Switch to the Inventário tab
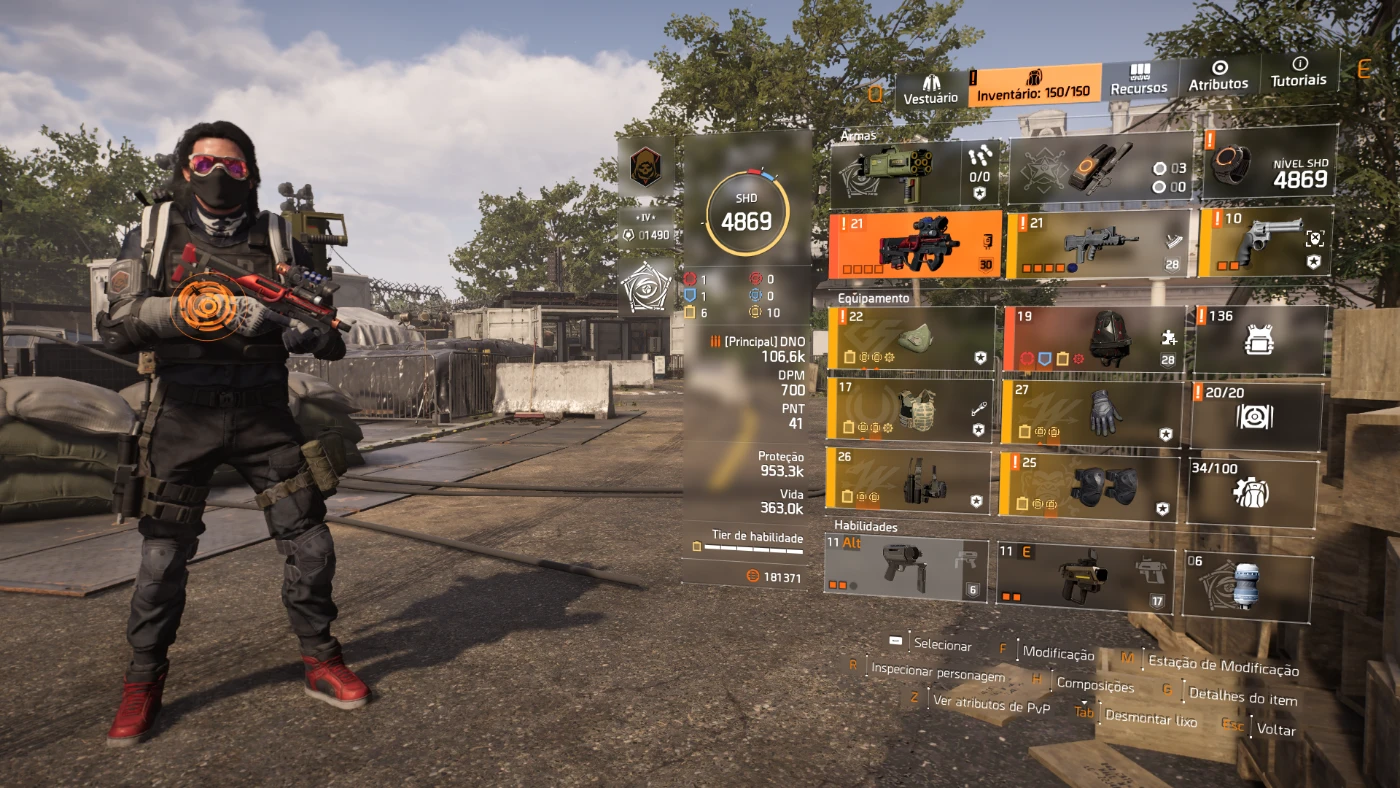Viewport: 1400px width, 788px height. coord(1034,85)
